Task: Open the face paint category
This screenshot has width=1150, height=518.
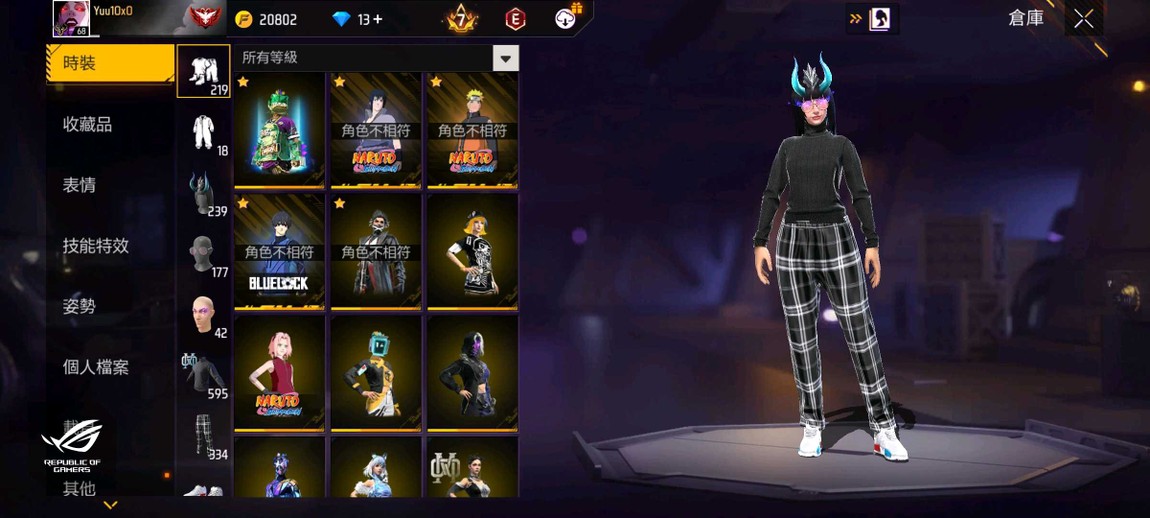Action: (204, 314)
